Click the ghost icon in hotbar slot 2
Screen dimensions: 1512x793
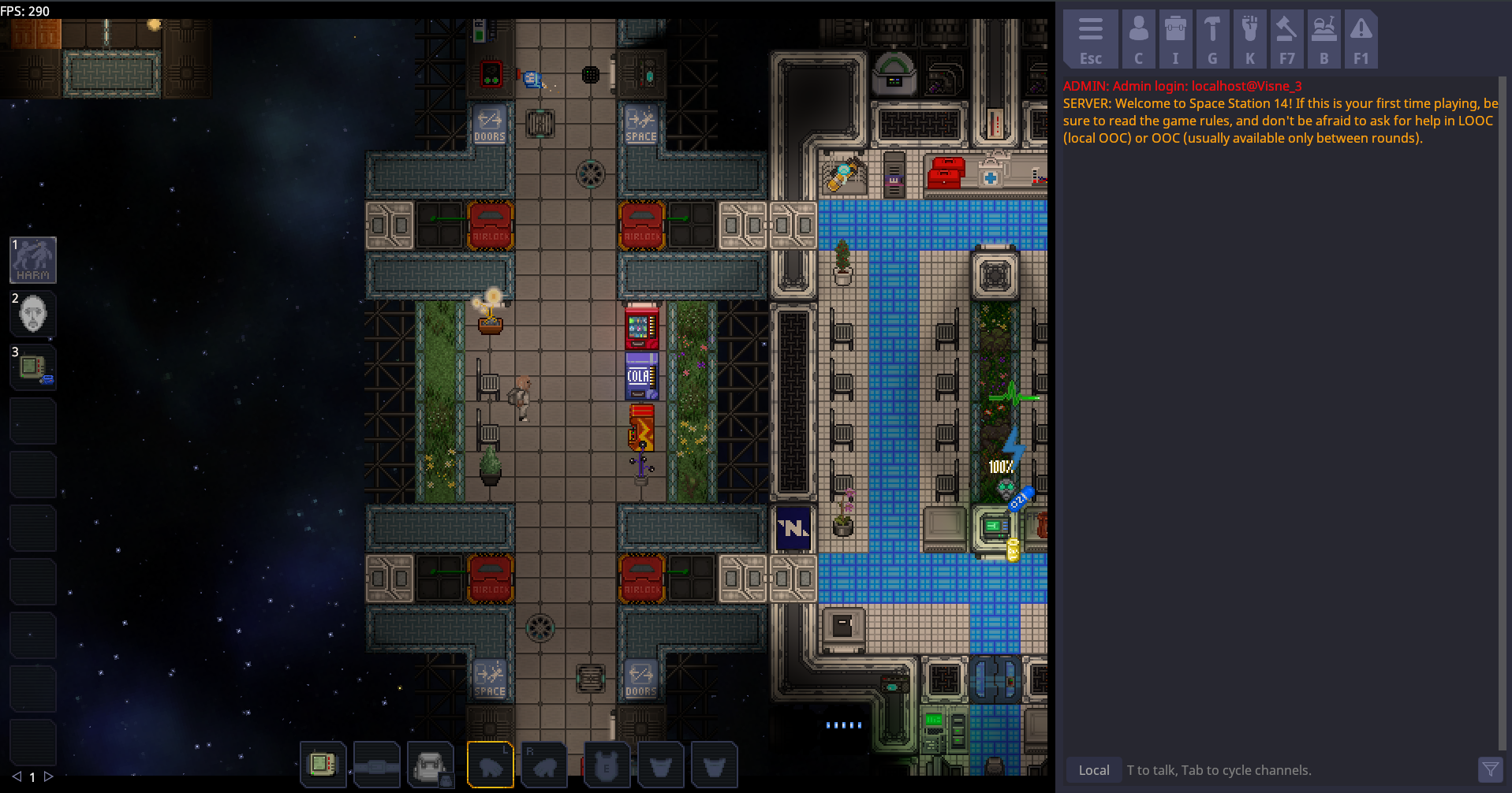pyautogui.click(x=32, y=313)
